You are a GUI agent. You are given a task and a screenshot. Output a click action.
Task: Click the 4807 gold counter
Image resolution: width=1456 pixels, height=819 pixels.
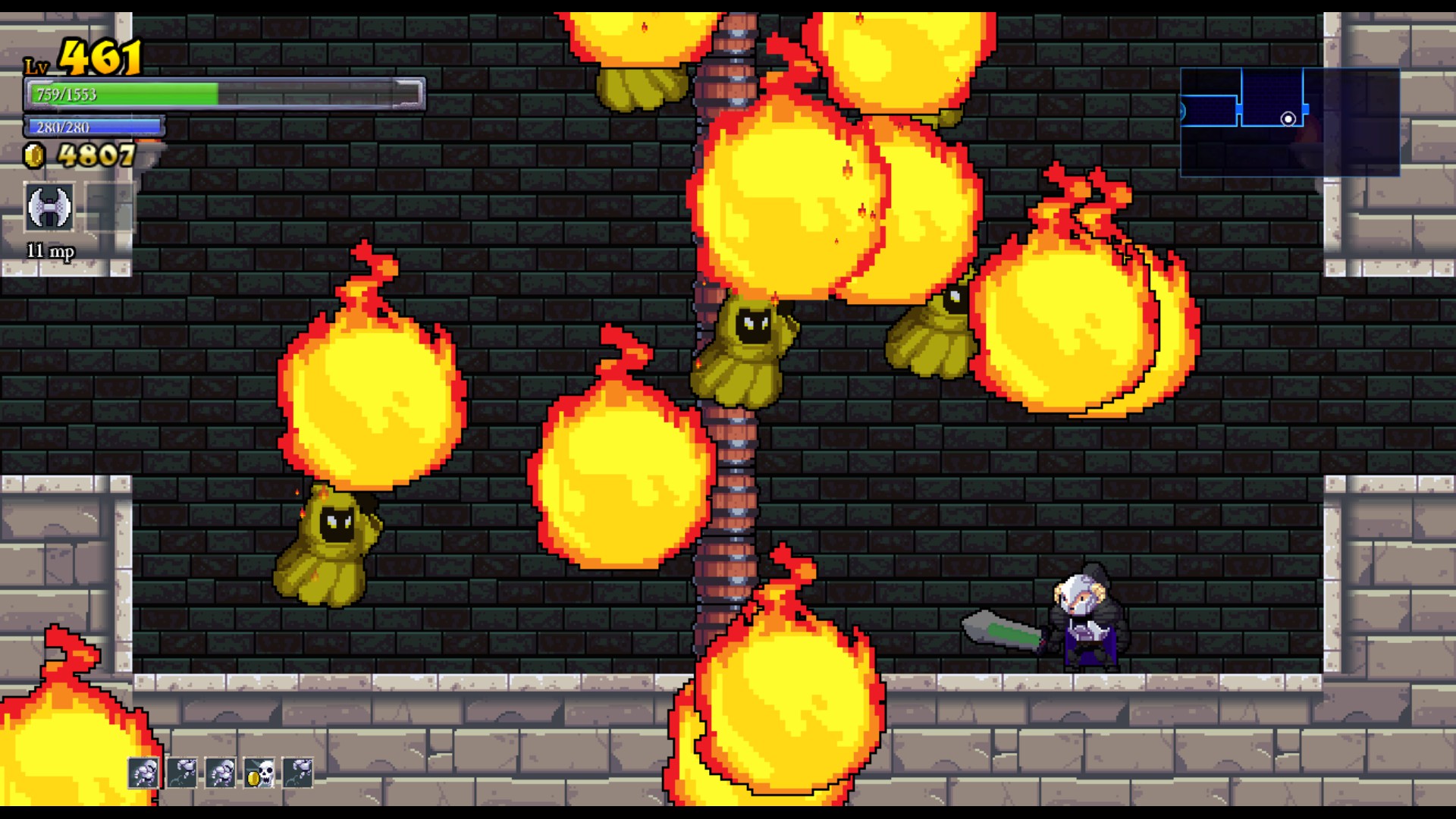(95, 157)
